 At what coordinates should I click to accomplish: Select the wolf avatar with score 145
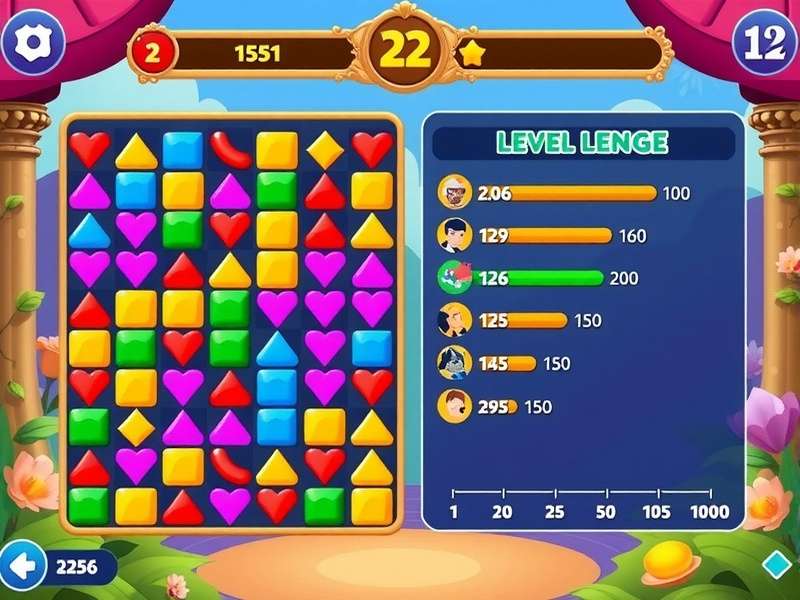click(x=455, y=363)
